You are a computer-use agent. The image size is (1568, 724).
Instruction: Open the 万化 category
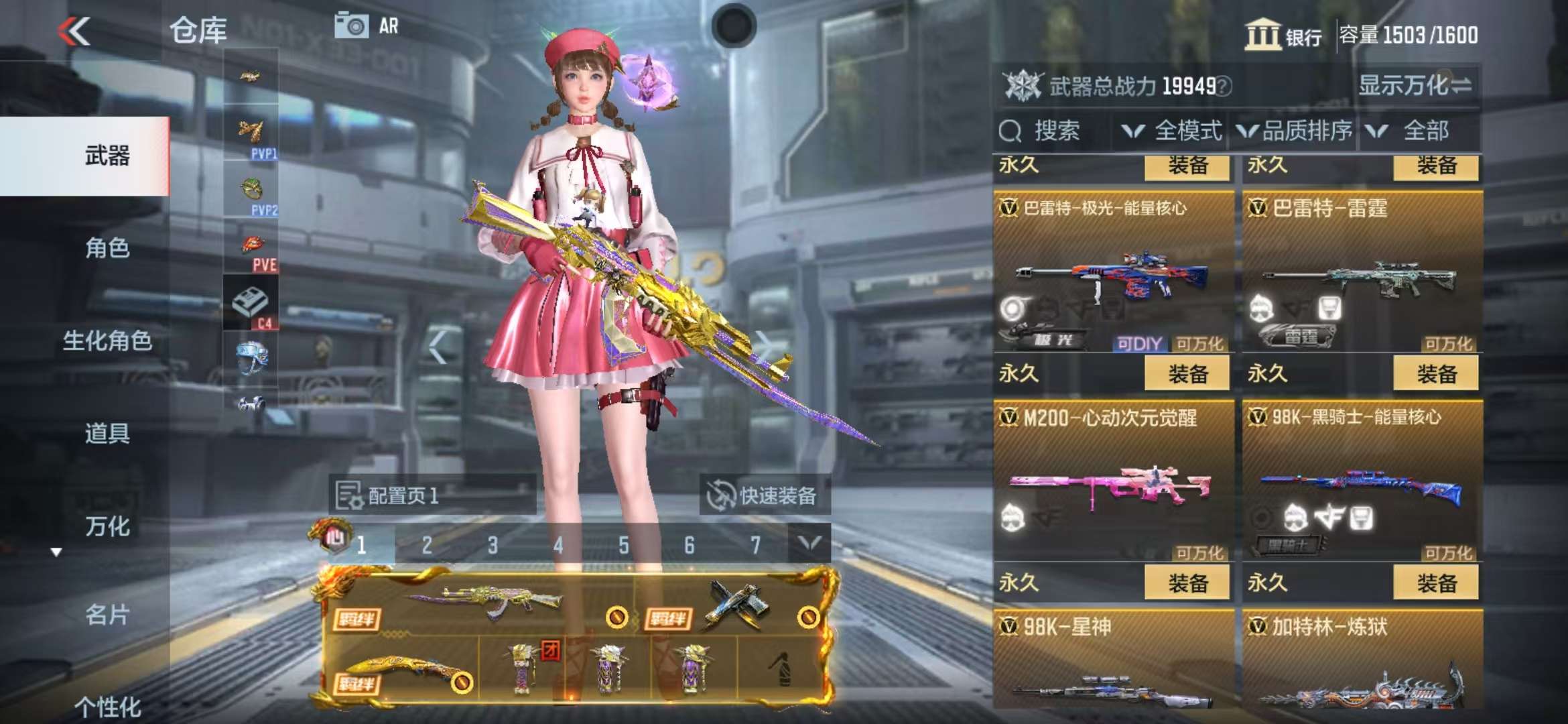click(x=107, y=526)
